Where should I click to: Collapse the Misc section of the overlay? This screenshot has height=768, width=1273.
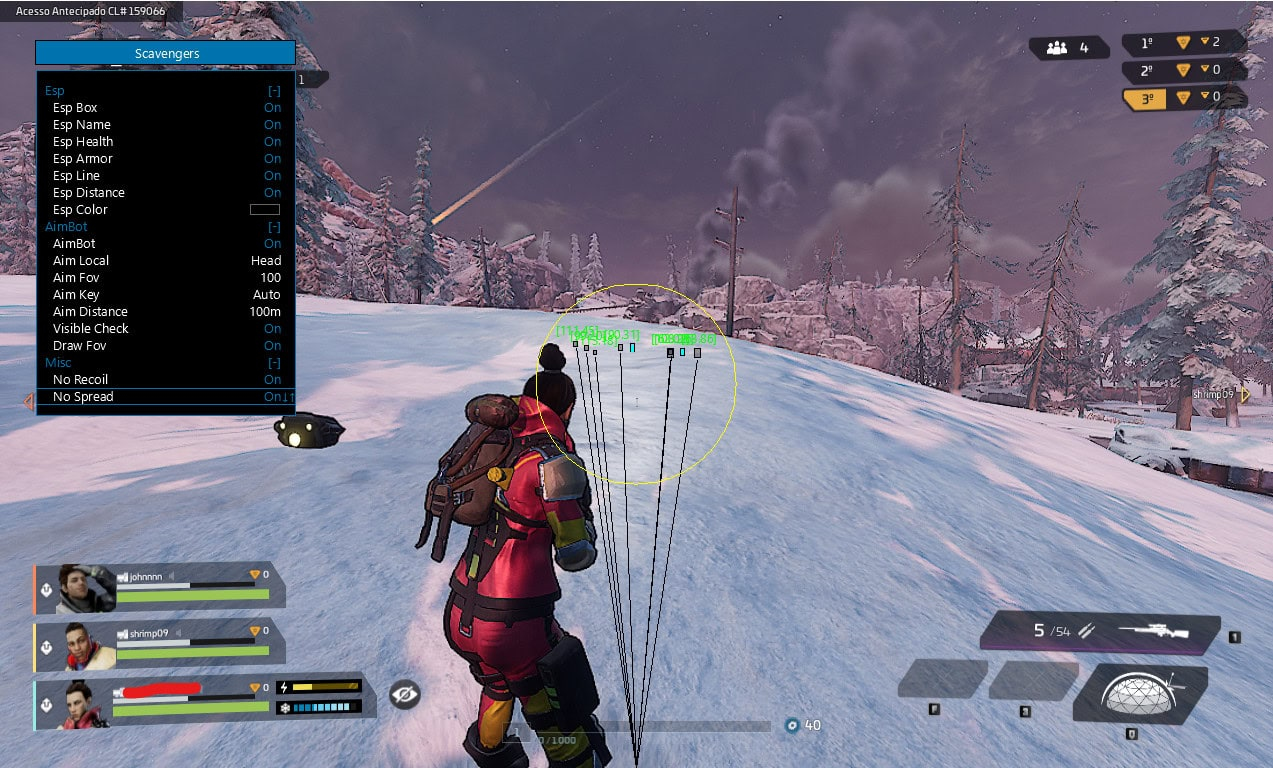[x=274, y=362]
